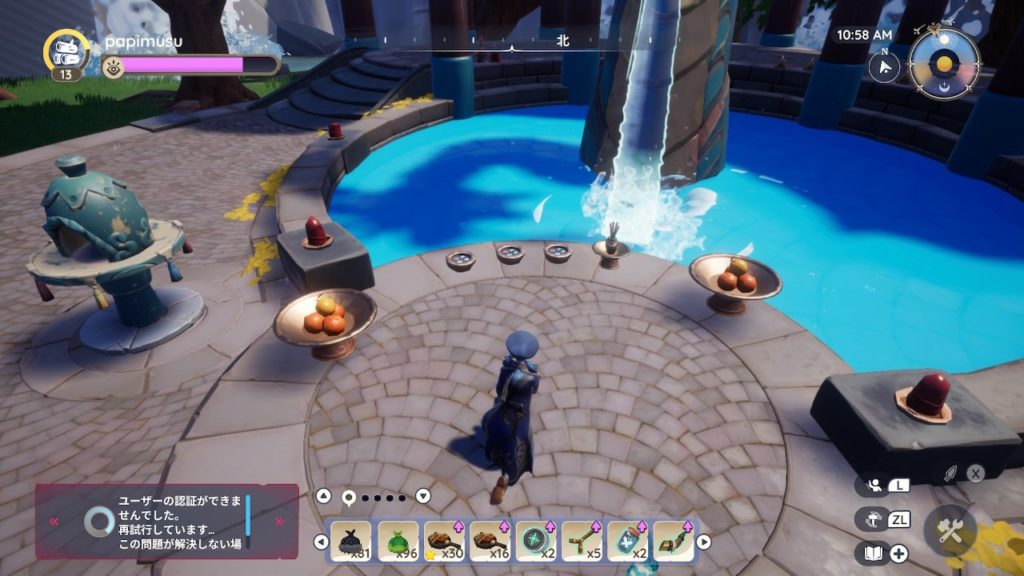Viewport: 1024px width, 576px height.
Task: Select the starred frying pan dish x30
Action: pos(445,540)
